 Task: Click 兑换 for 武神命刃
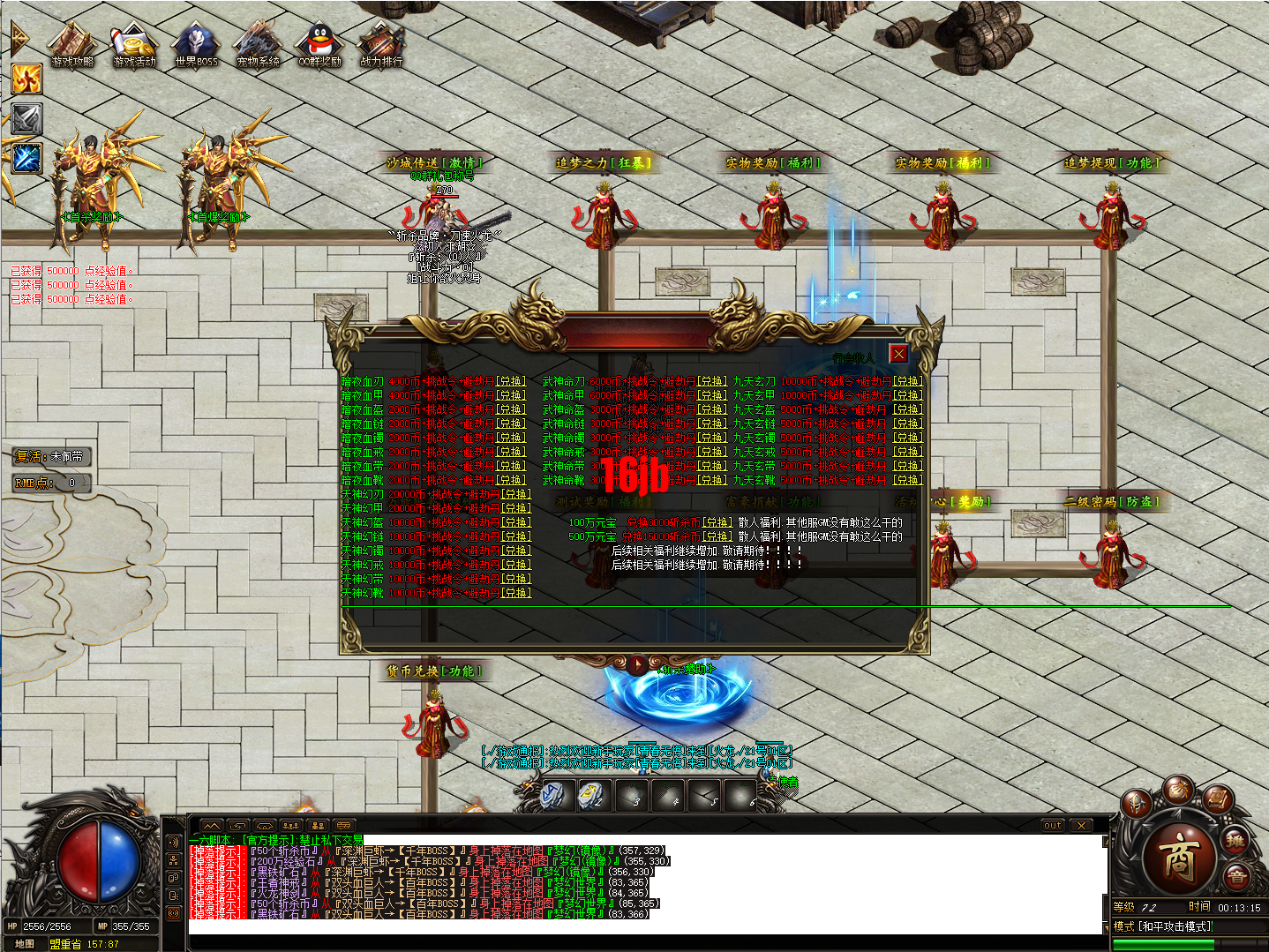tap(712, 382)
